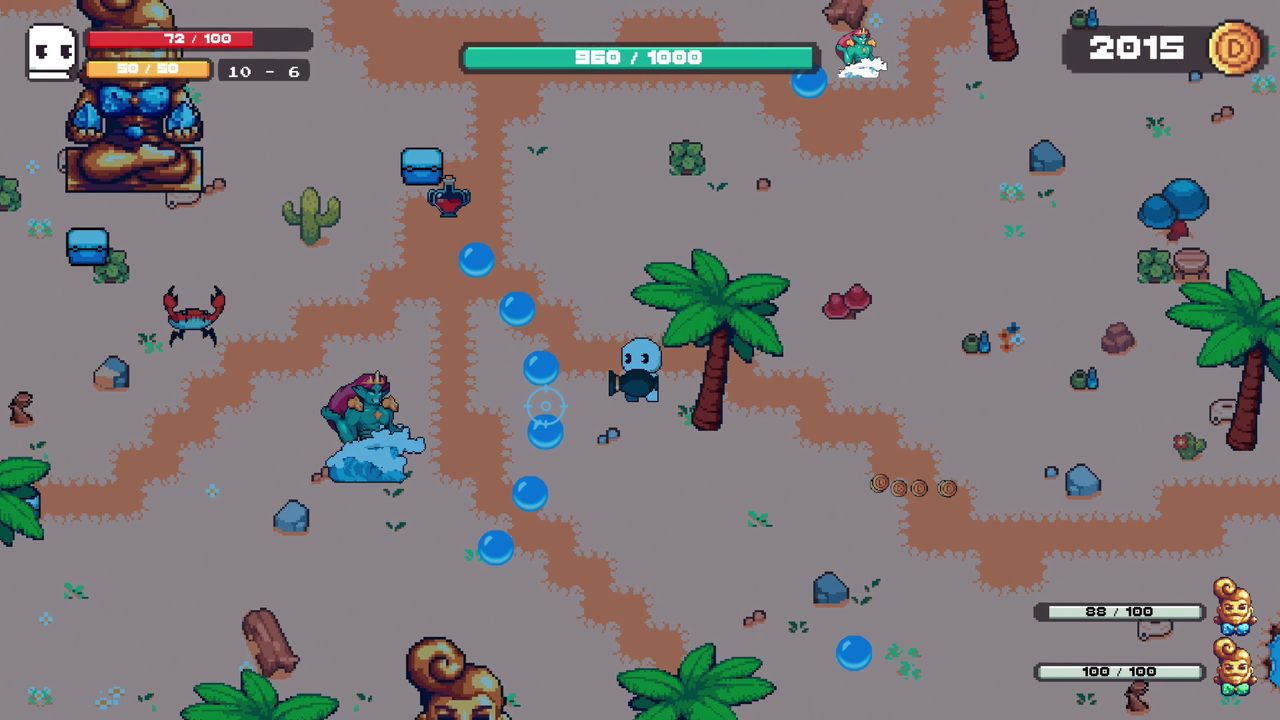Click the blue slime cube near the potion
The height and width of the screenshot is (720, 1280).
pyautogui.click(x=421, y=166)
